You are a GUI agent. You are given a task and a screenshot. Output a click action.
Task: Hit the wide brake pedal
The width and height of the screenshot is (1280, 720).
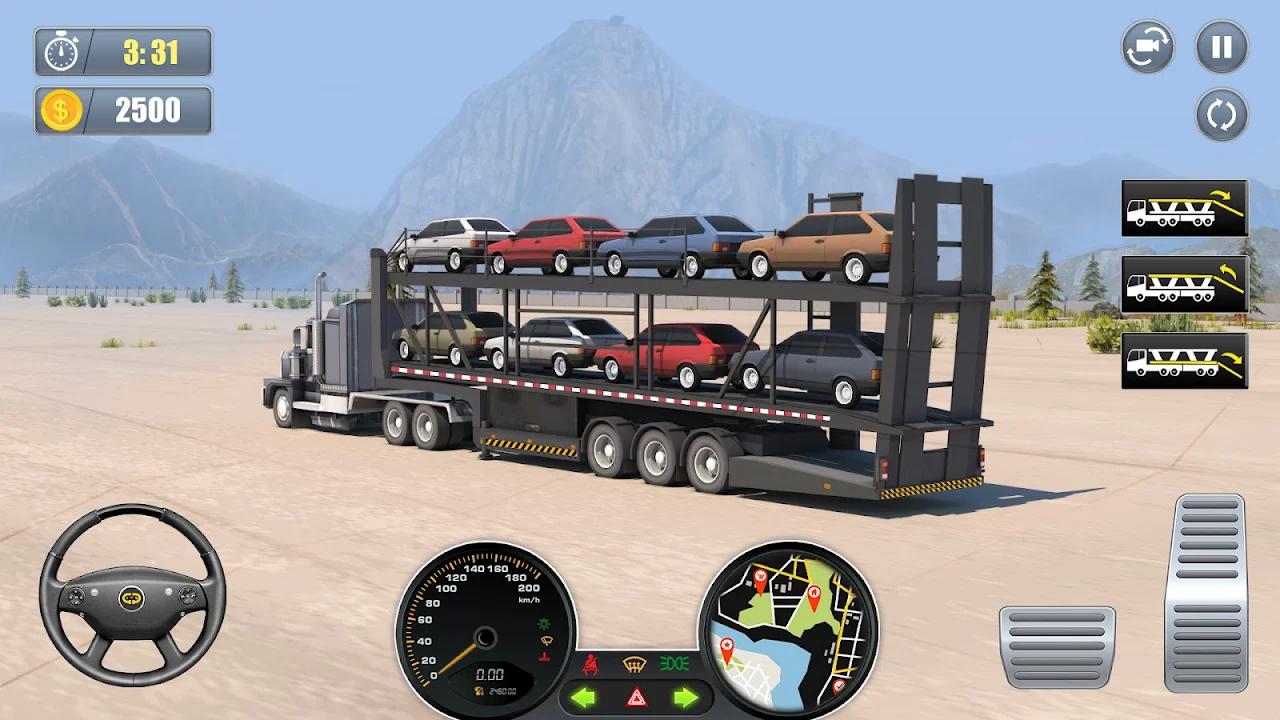click(1057, 646)
